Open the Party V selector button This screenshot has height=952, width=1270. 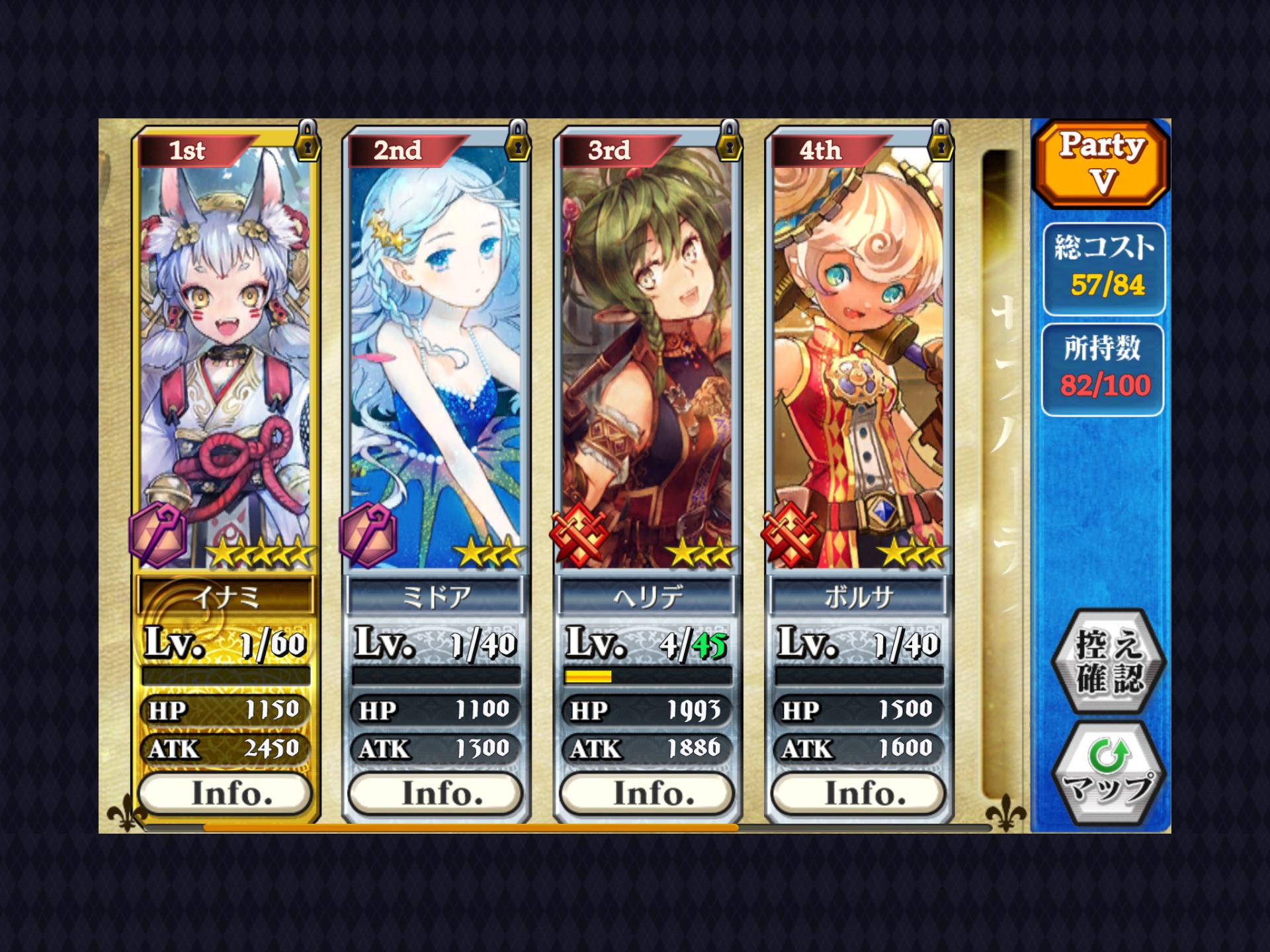tap(1101, 163)
